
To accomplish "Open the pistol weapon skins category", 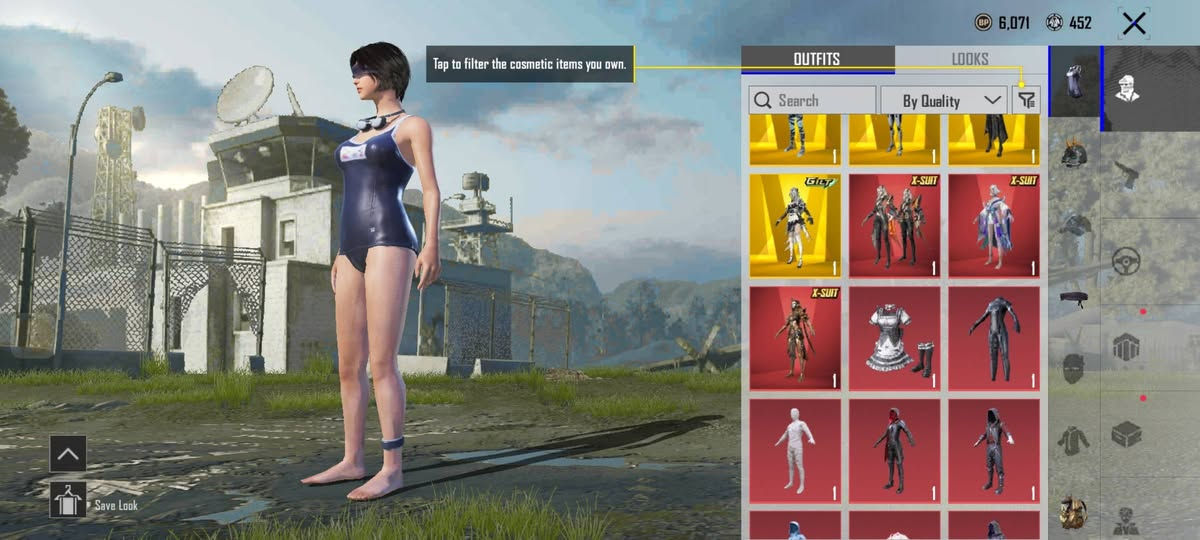I will (1127, 174).
